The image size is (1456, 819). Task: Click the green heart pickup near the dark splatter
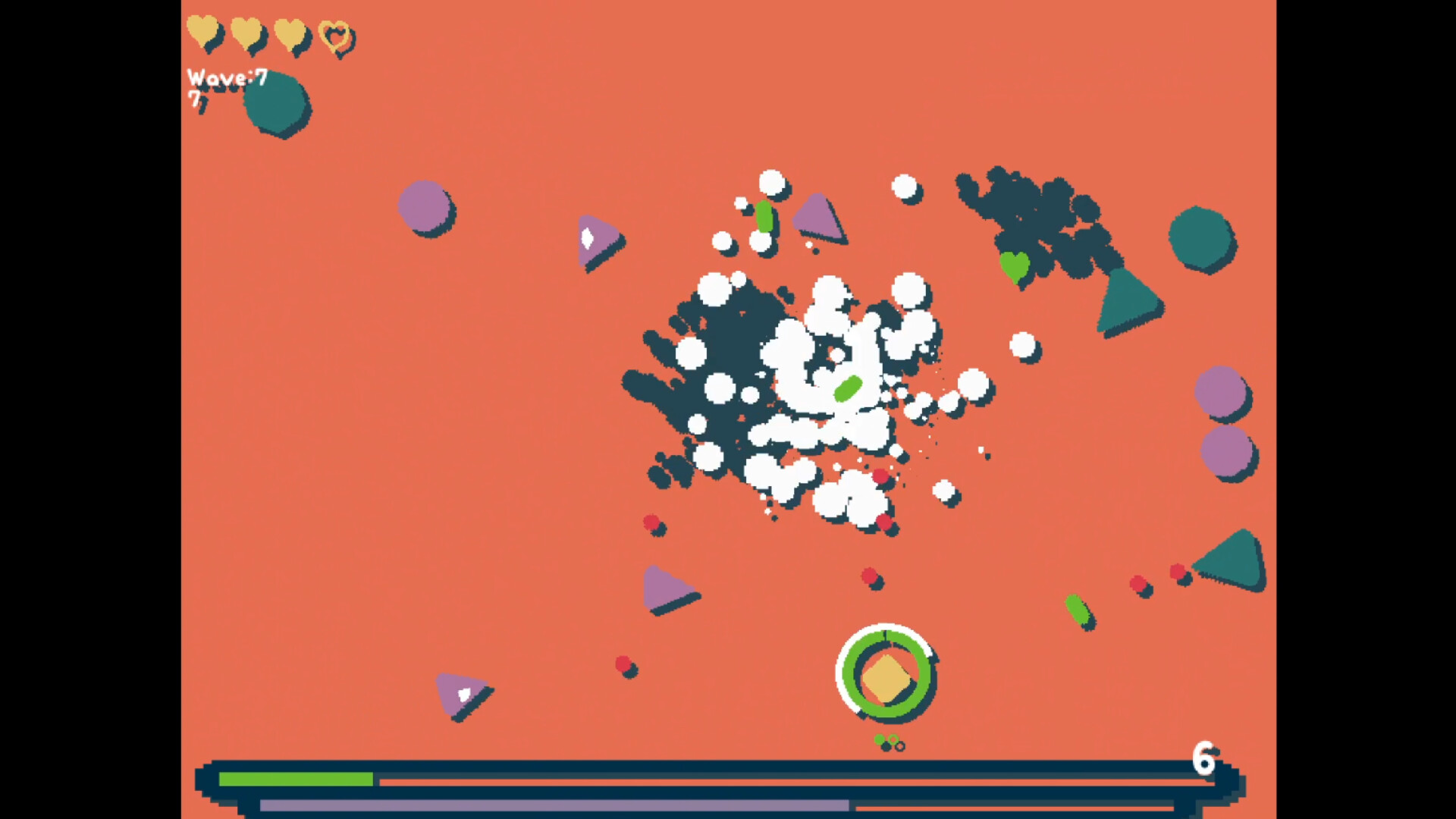click(1014, 267)
